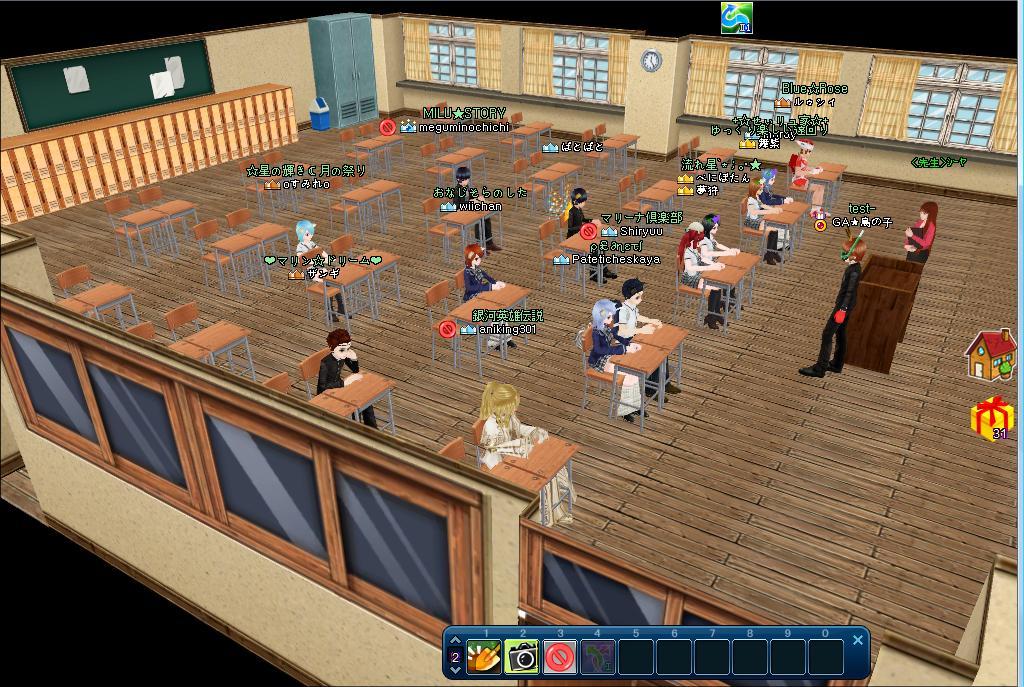This screenshot has width=1024, height=687.
Task: Select the shovel tool in hotbar slot 1
Action: 484,657
